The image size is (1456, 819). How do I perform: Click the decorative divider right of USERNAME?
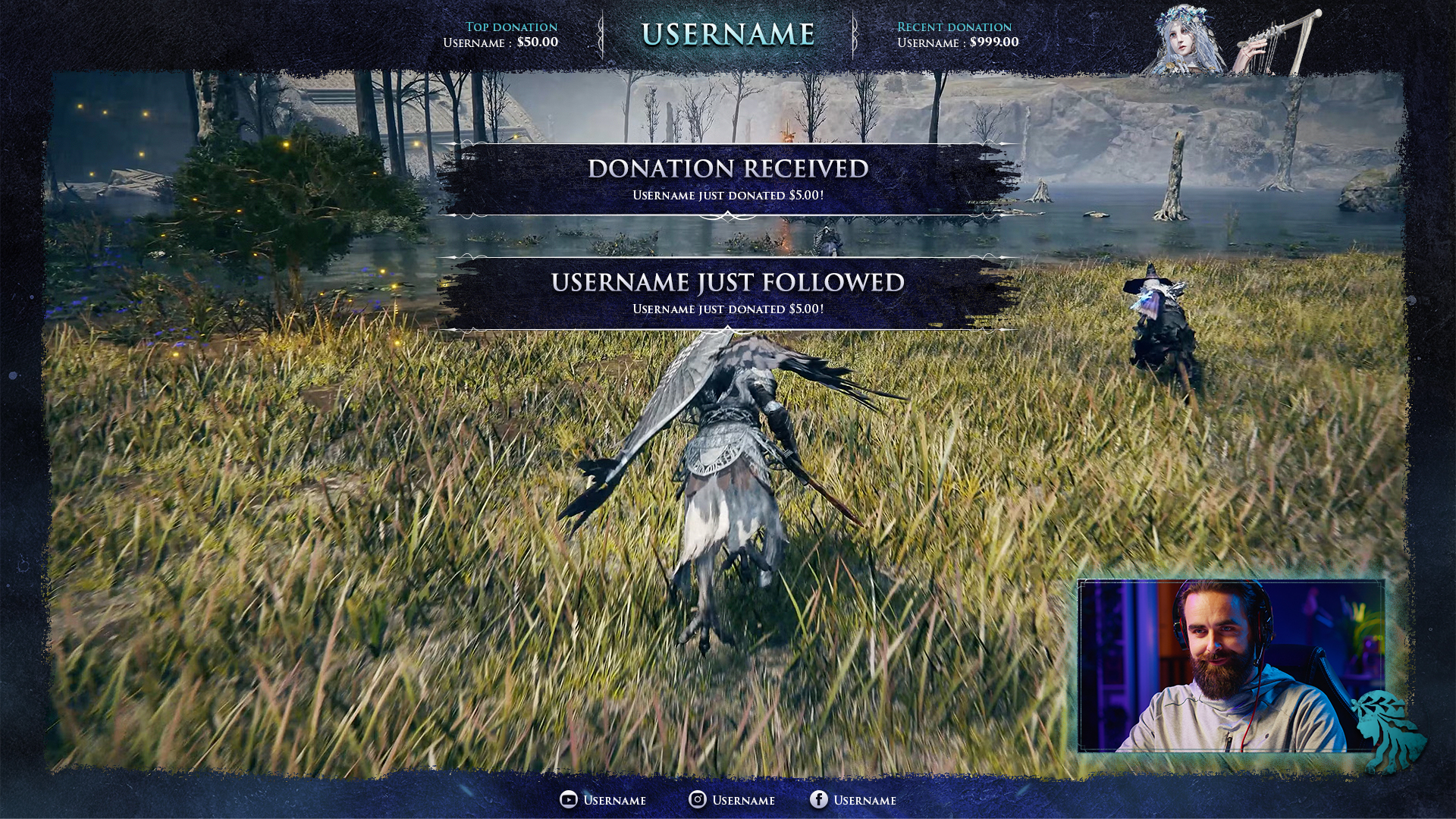(x=855, y=34)
